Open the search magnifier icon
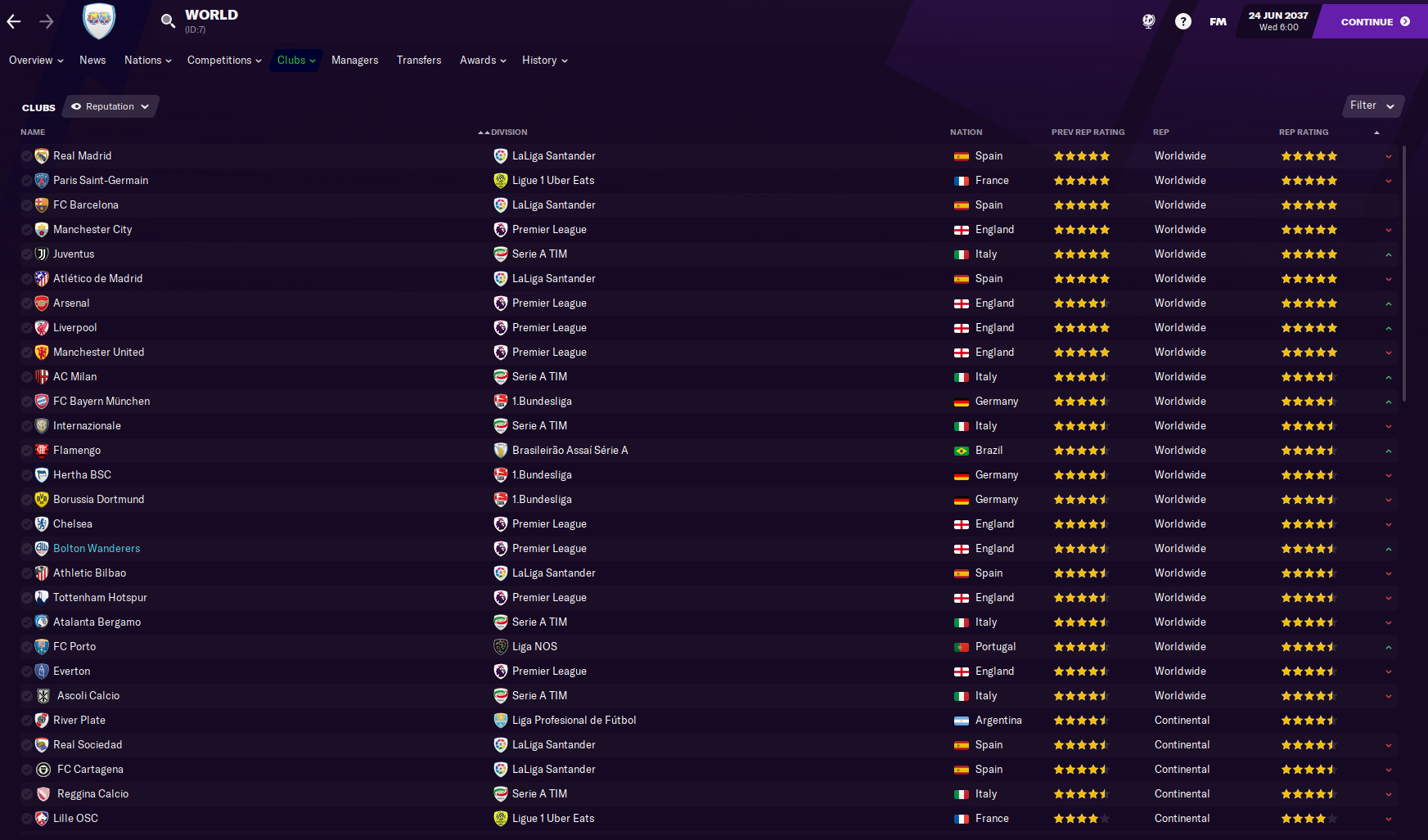1428x840 pixels. (x=168, y=21)
